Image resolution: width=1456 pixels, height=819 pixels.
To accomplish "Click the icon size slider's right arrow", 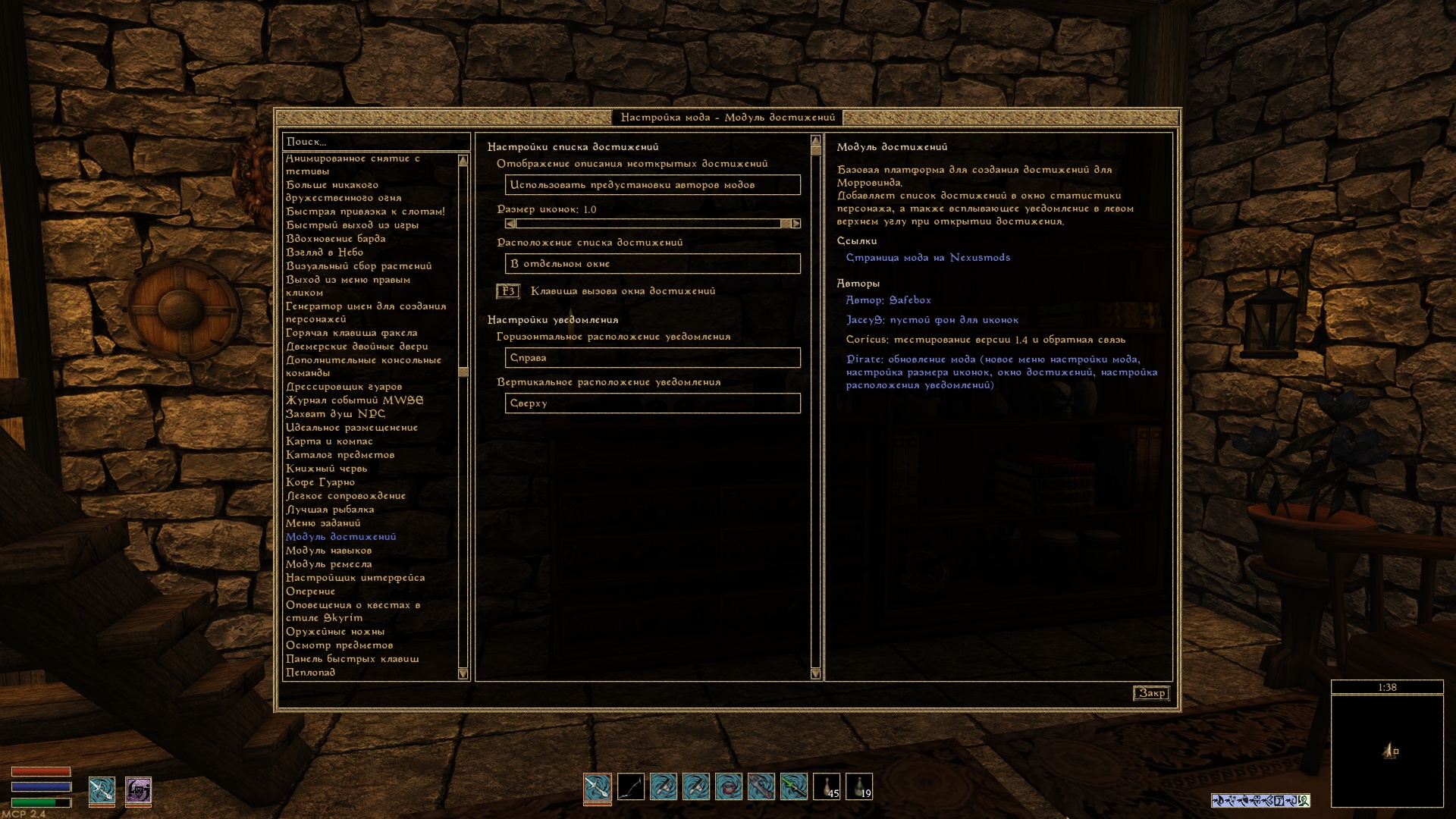I will coord(795,224).
